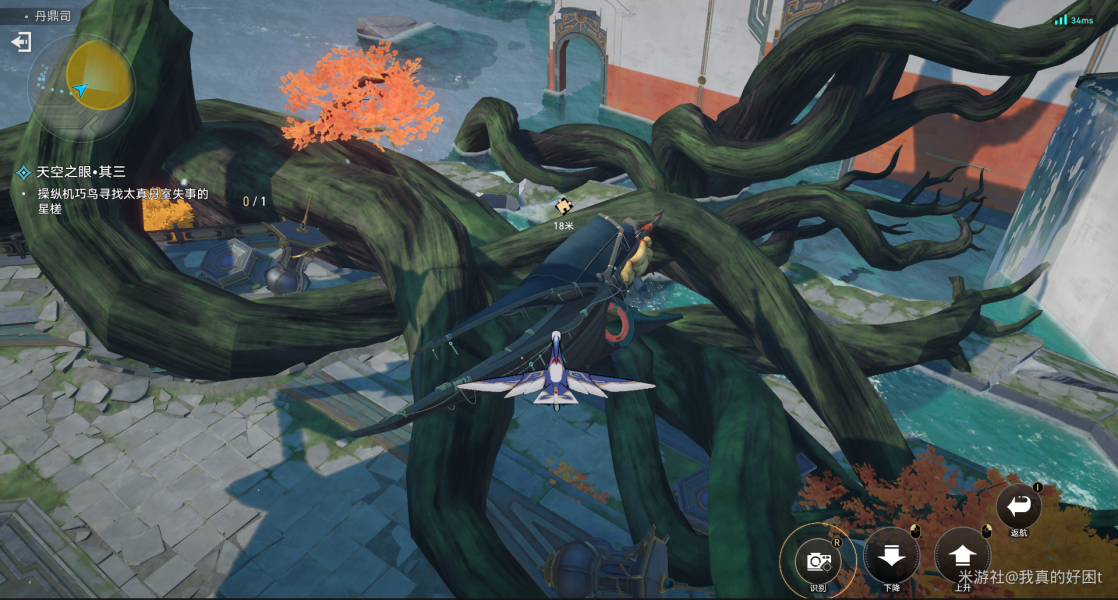
Task: Select the 天空之眼•其三 quest tracker
Action: [x=82, y=172]
